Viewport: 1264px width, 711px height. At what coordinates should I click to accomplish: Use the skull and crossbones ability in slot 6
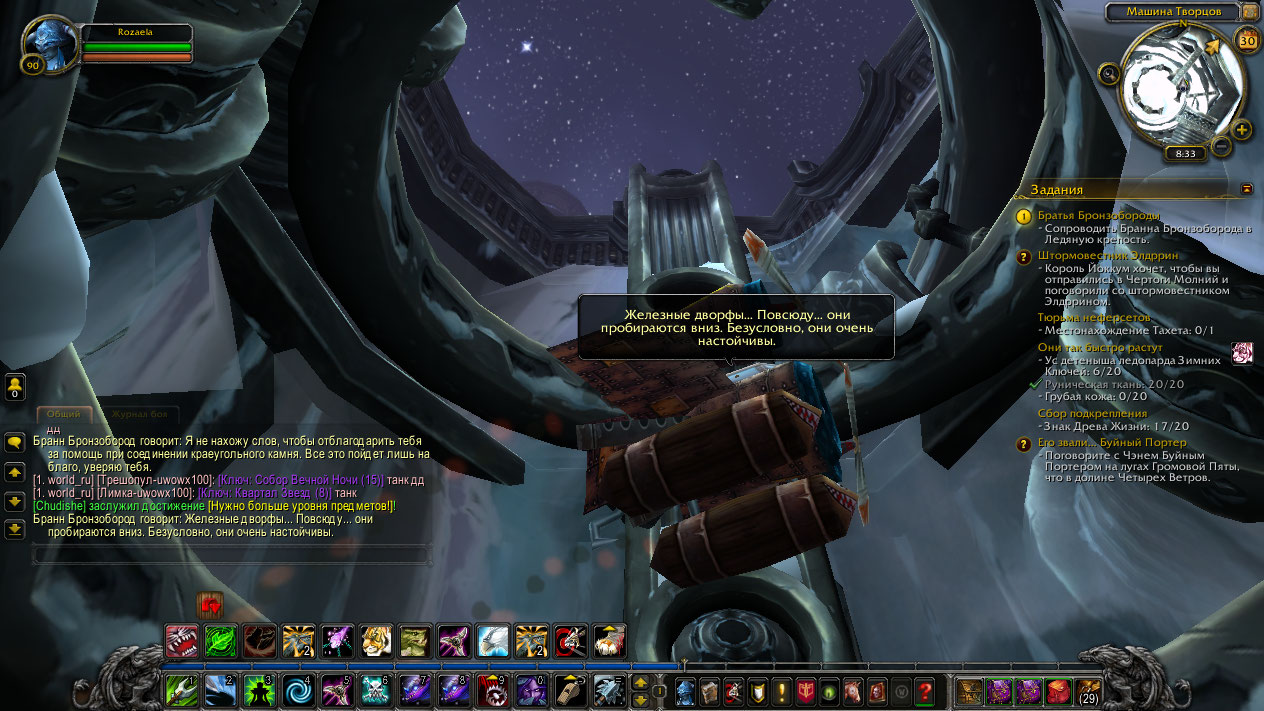point(376,691)
